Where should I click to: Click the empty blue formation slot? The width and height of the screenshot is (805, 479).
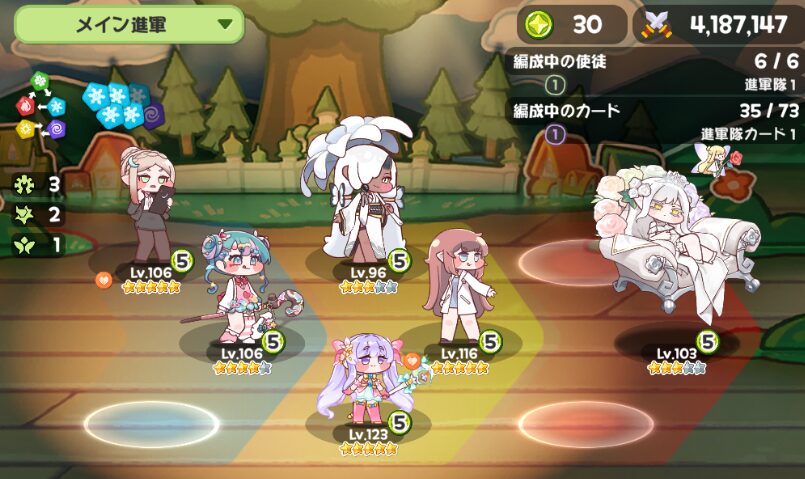[x=150, y=424]
